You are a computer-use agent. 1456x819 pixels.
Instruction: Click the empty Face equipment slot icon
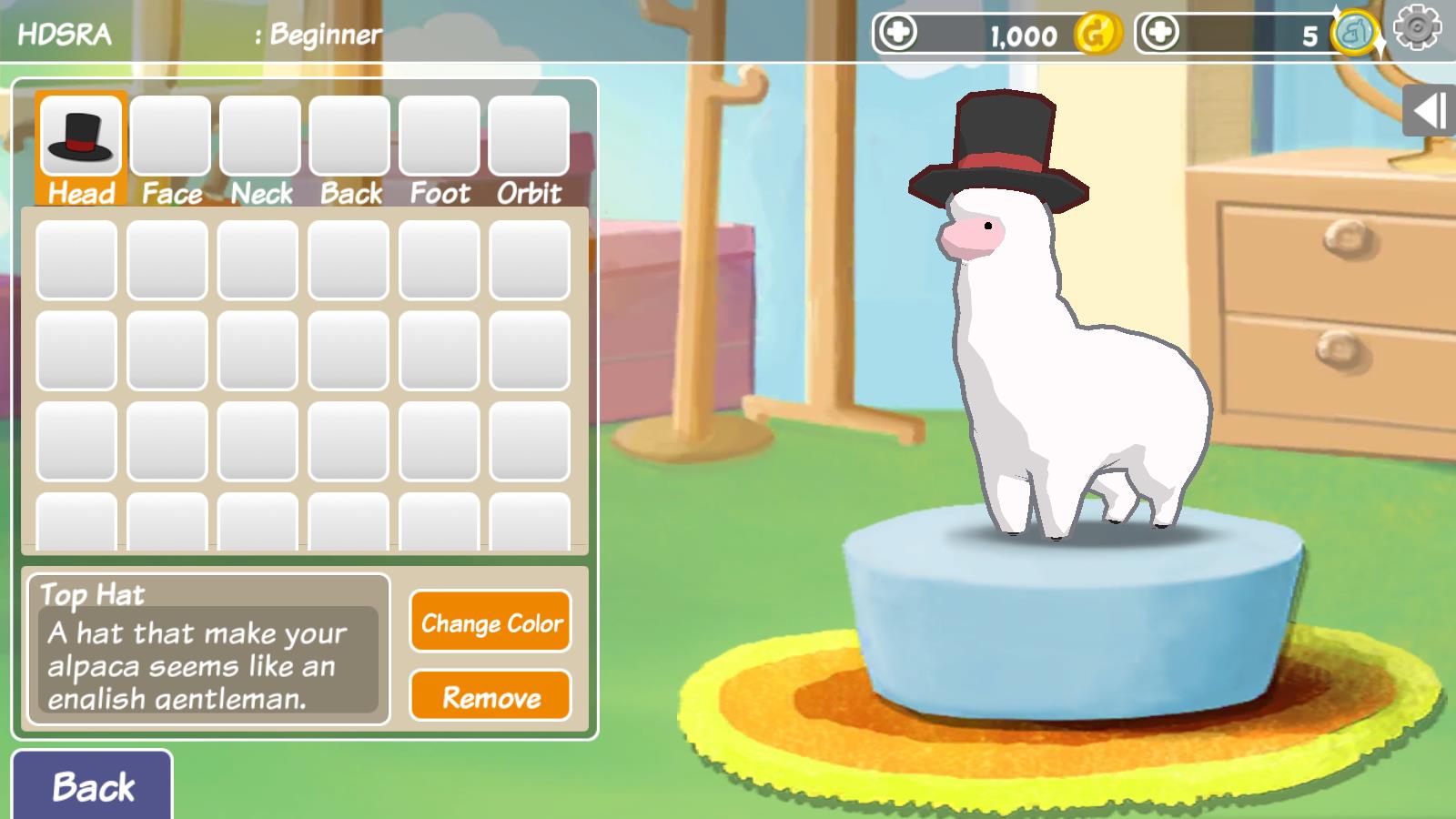[x=170, y=136]
